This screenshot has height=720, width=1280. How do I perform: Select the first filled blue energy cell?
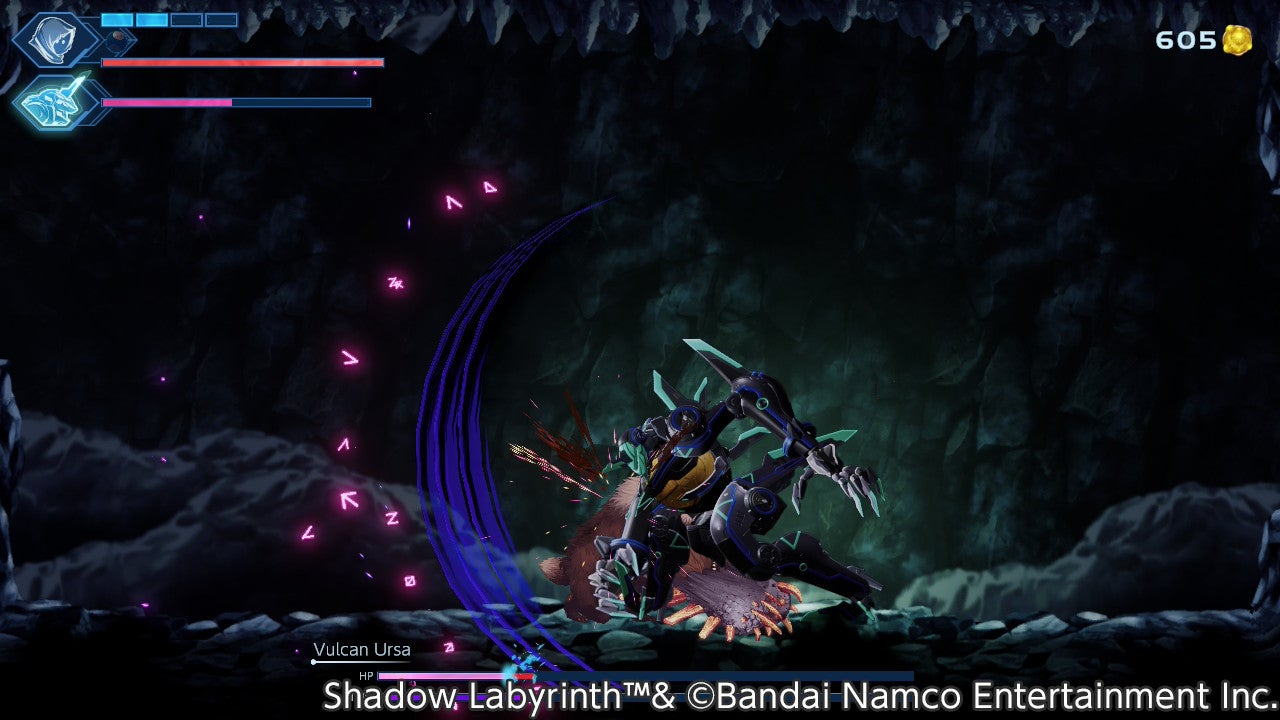tap(118, 20)
